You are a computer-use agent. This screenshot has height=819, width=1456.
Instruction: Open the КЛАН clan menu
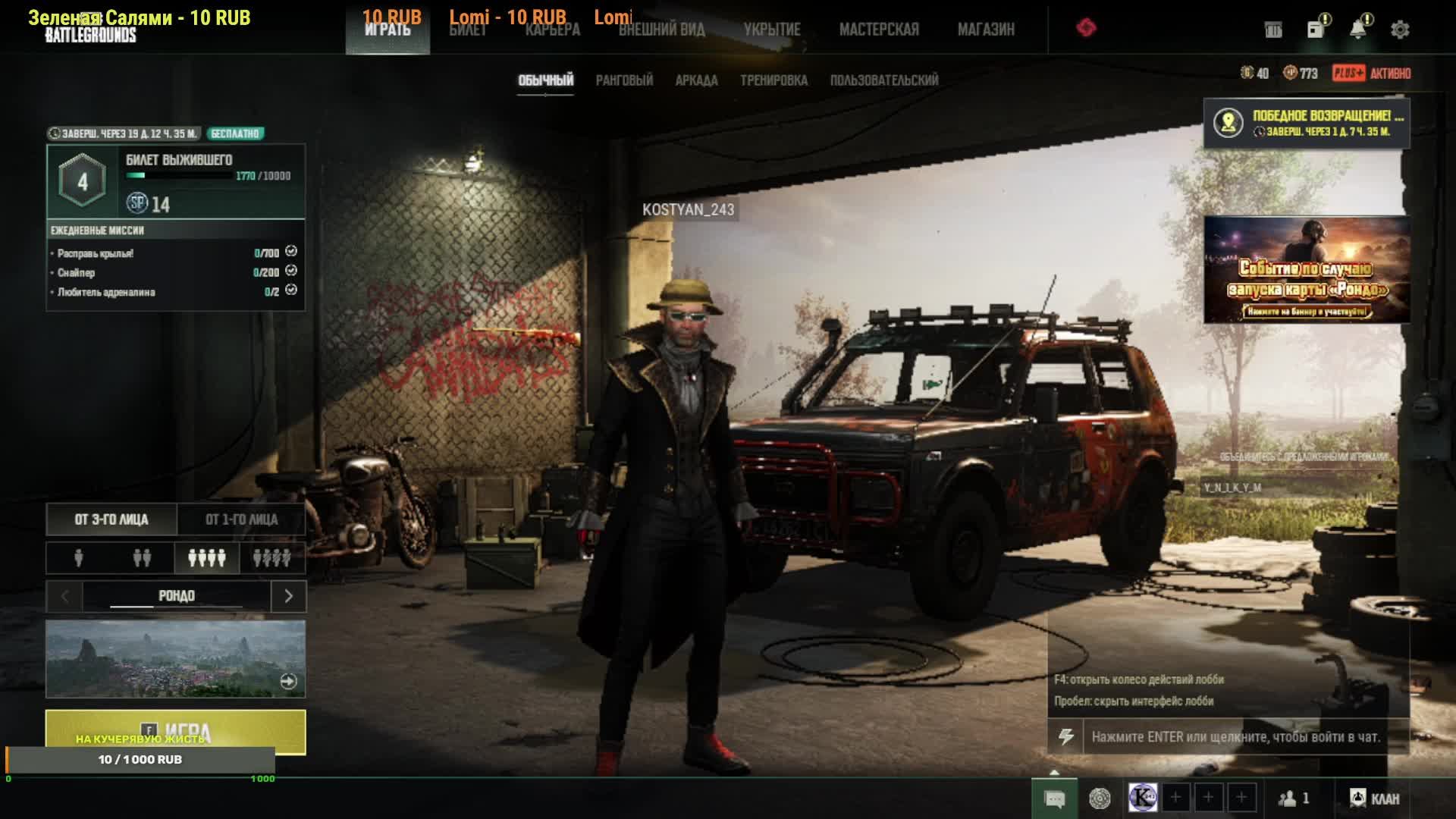point(1375,799)
